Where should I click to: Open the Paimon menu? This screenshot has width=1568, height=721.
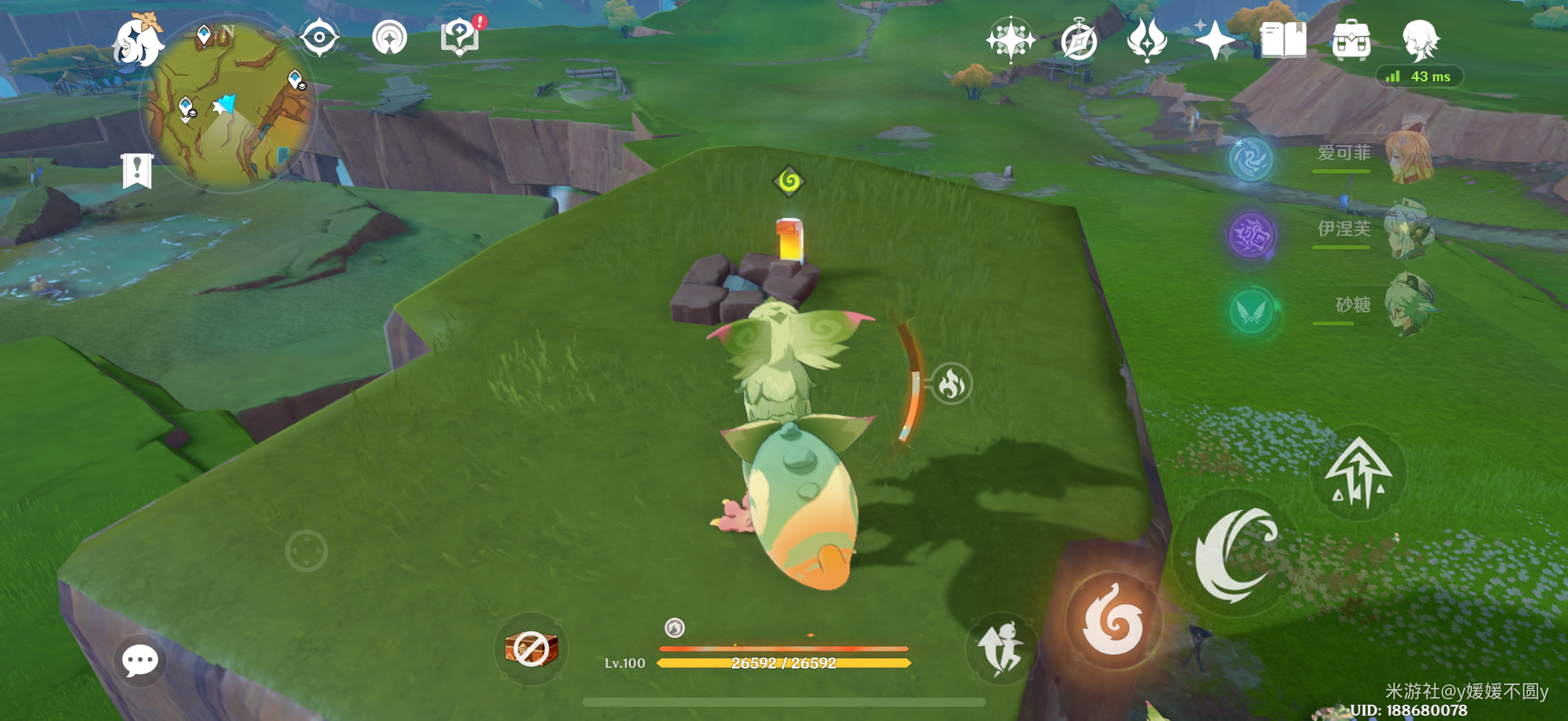(139, 42)
